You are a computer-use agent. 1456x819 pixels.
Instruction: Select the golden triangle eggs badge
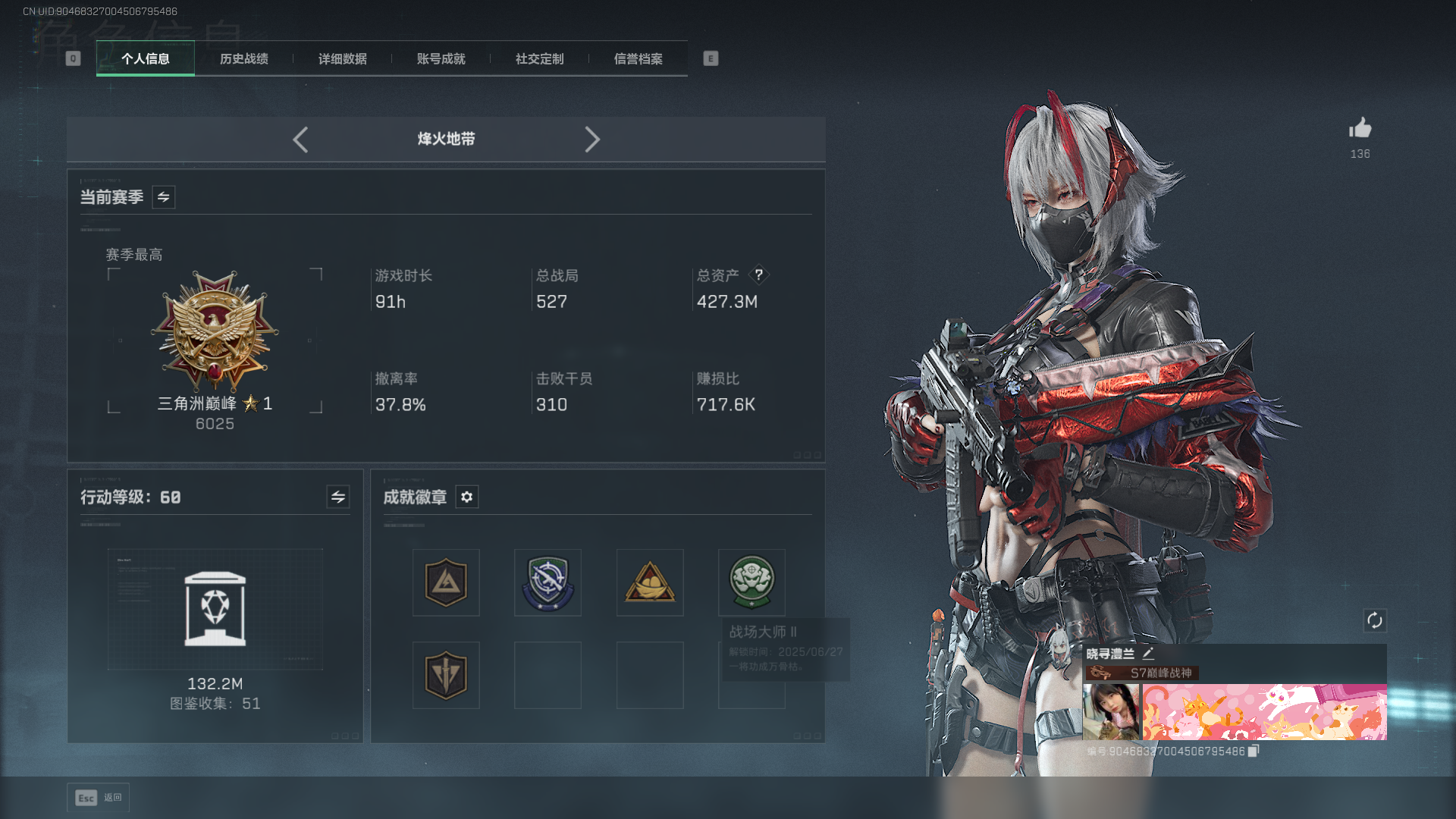[650, 582]
